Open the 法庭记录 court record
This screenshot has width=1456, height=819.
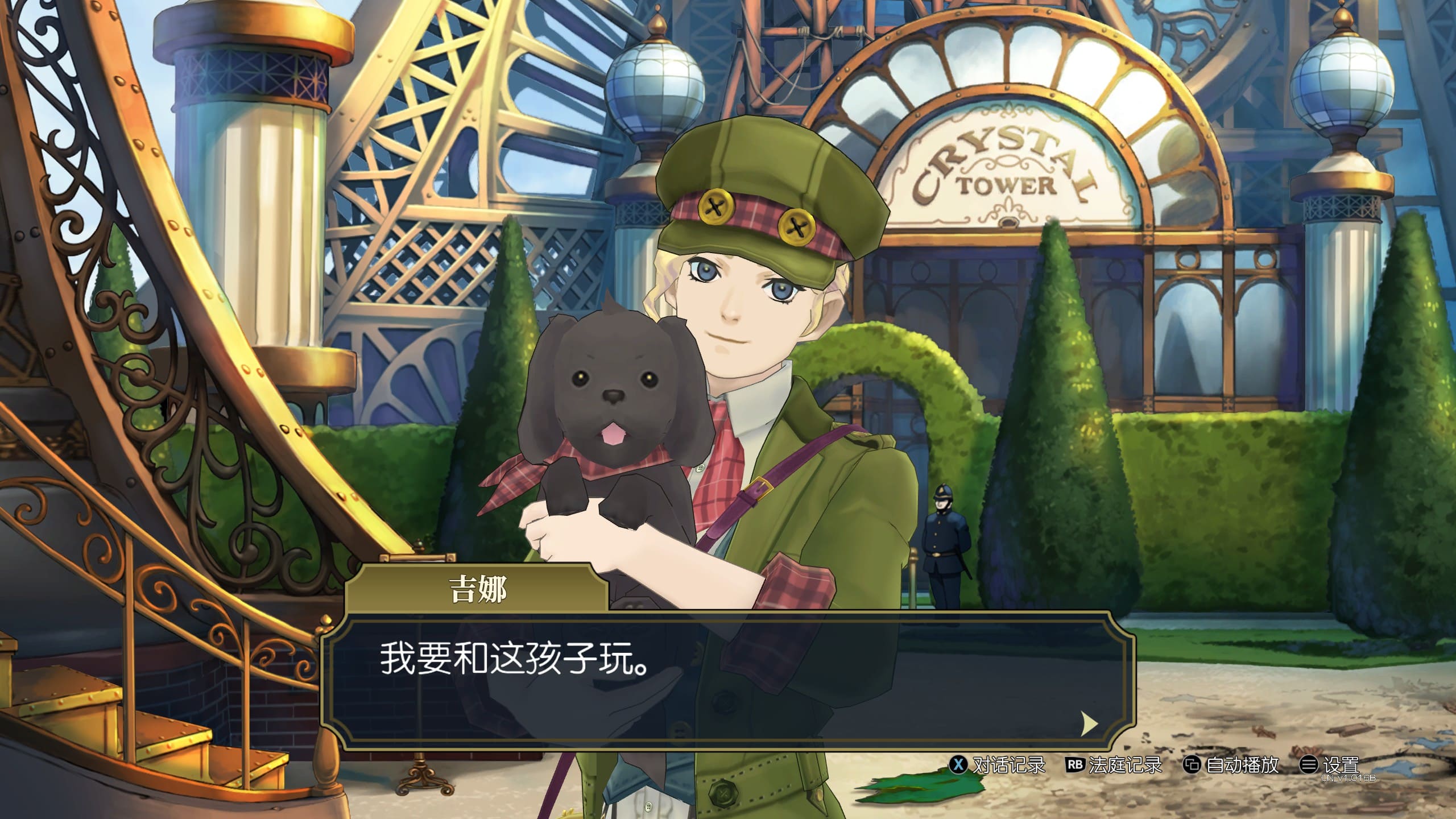(1114, 765)
